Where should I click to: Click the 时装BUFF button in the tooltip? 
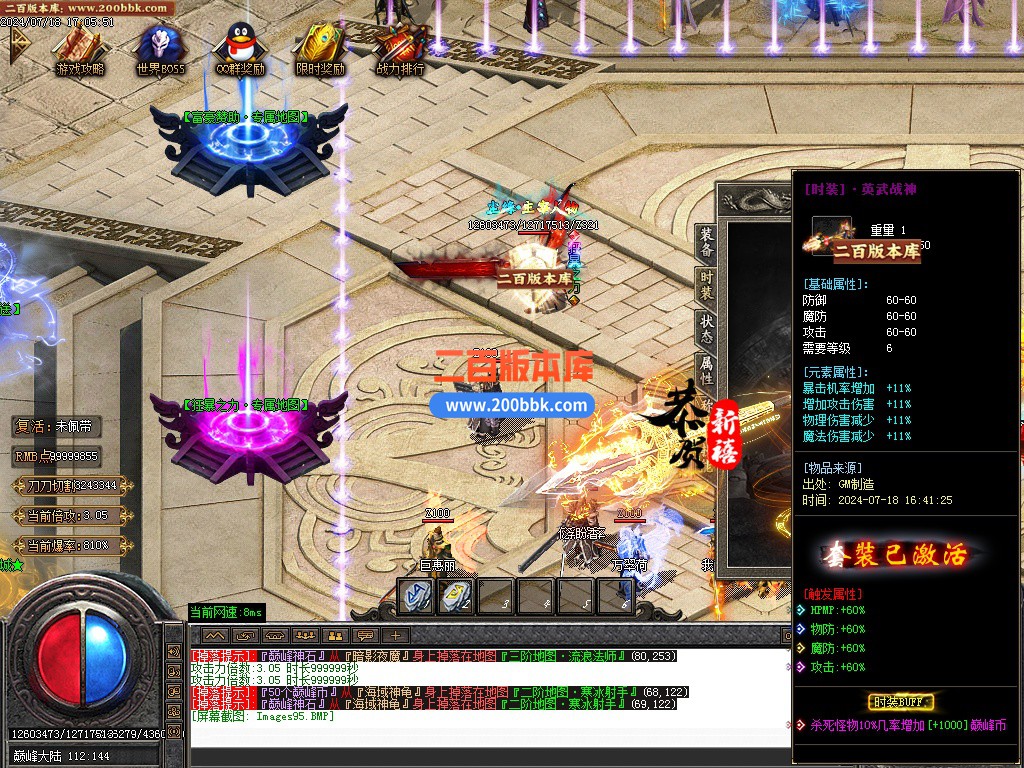tap(901, 701)
